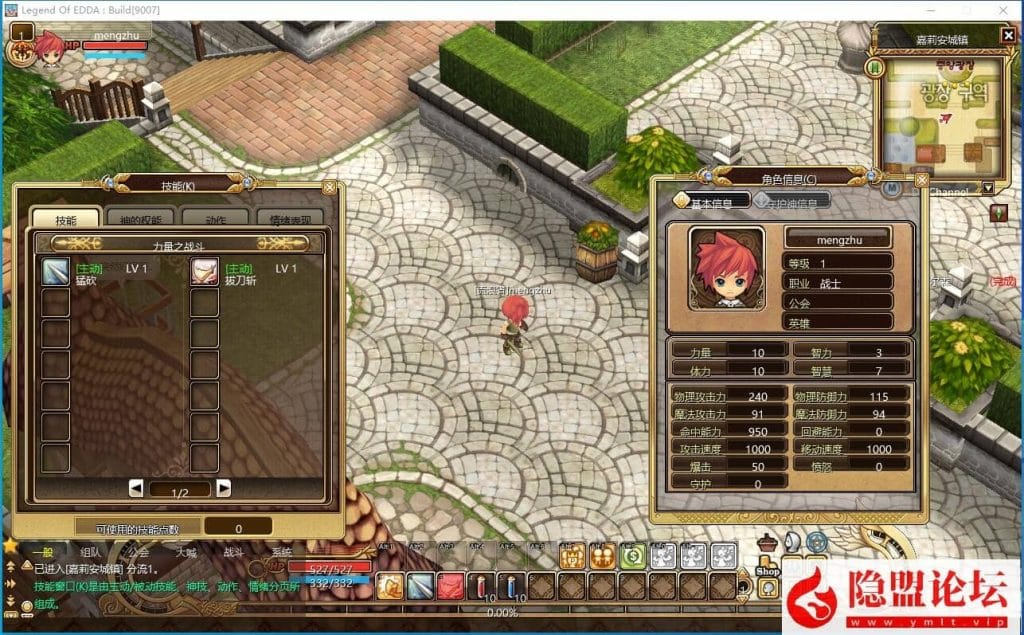The height and width of the screenshot is (635, 1024).
Task: Open the Shop button
Action: [x=767, y=570]
